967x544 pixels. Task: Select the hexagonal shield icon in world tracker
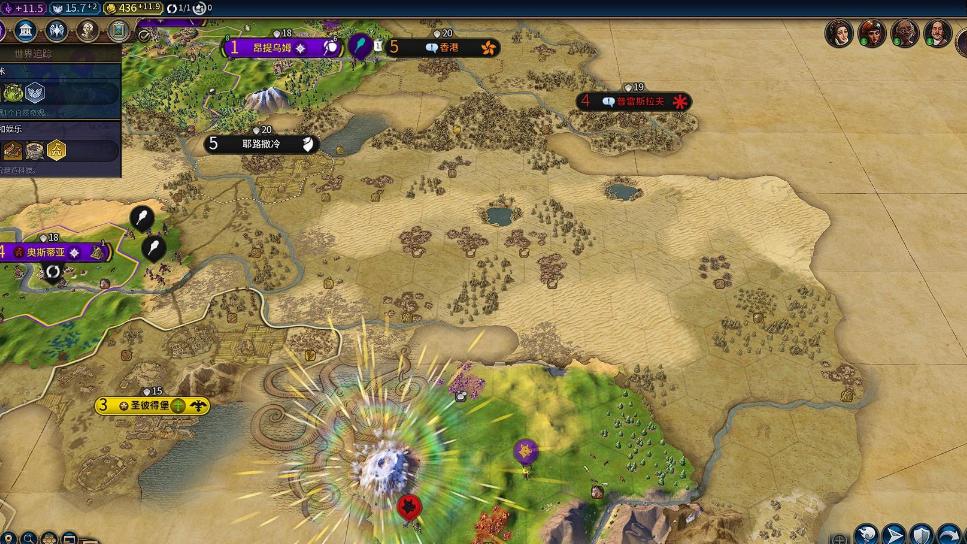[35, 93]
